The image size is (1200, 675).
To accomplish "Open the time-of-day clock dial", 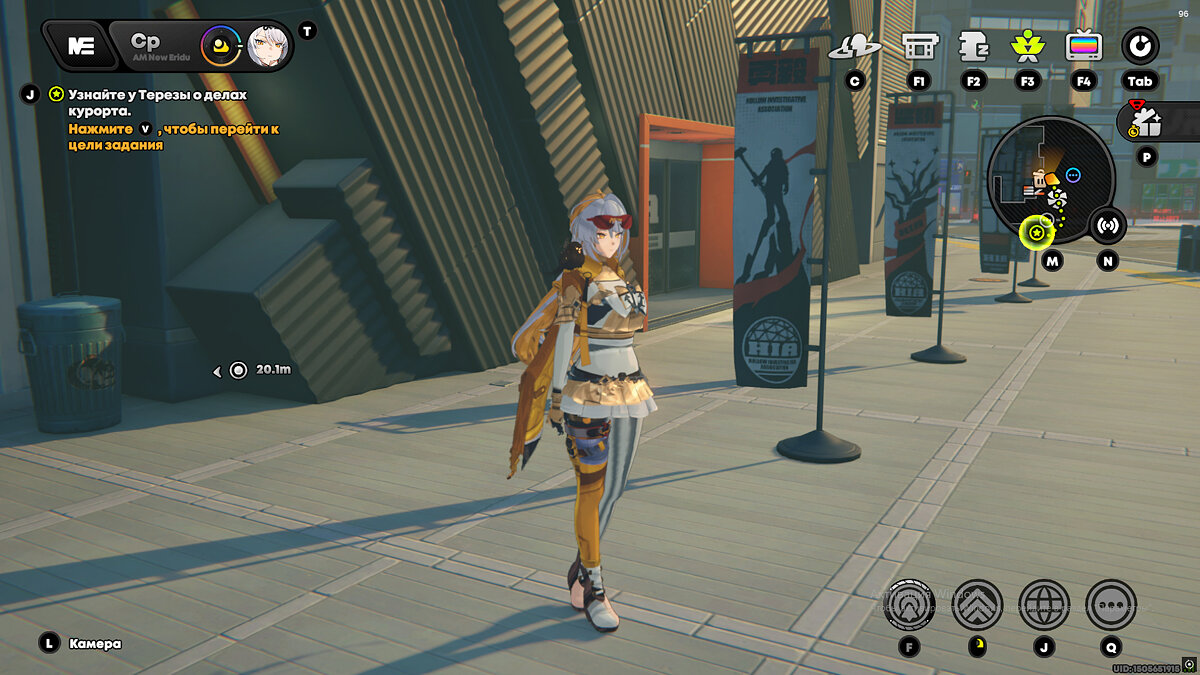I will click(219, 45).
